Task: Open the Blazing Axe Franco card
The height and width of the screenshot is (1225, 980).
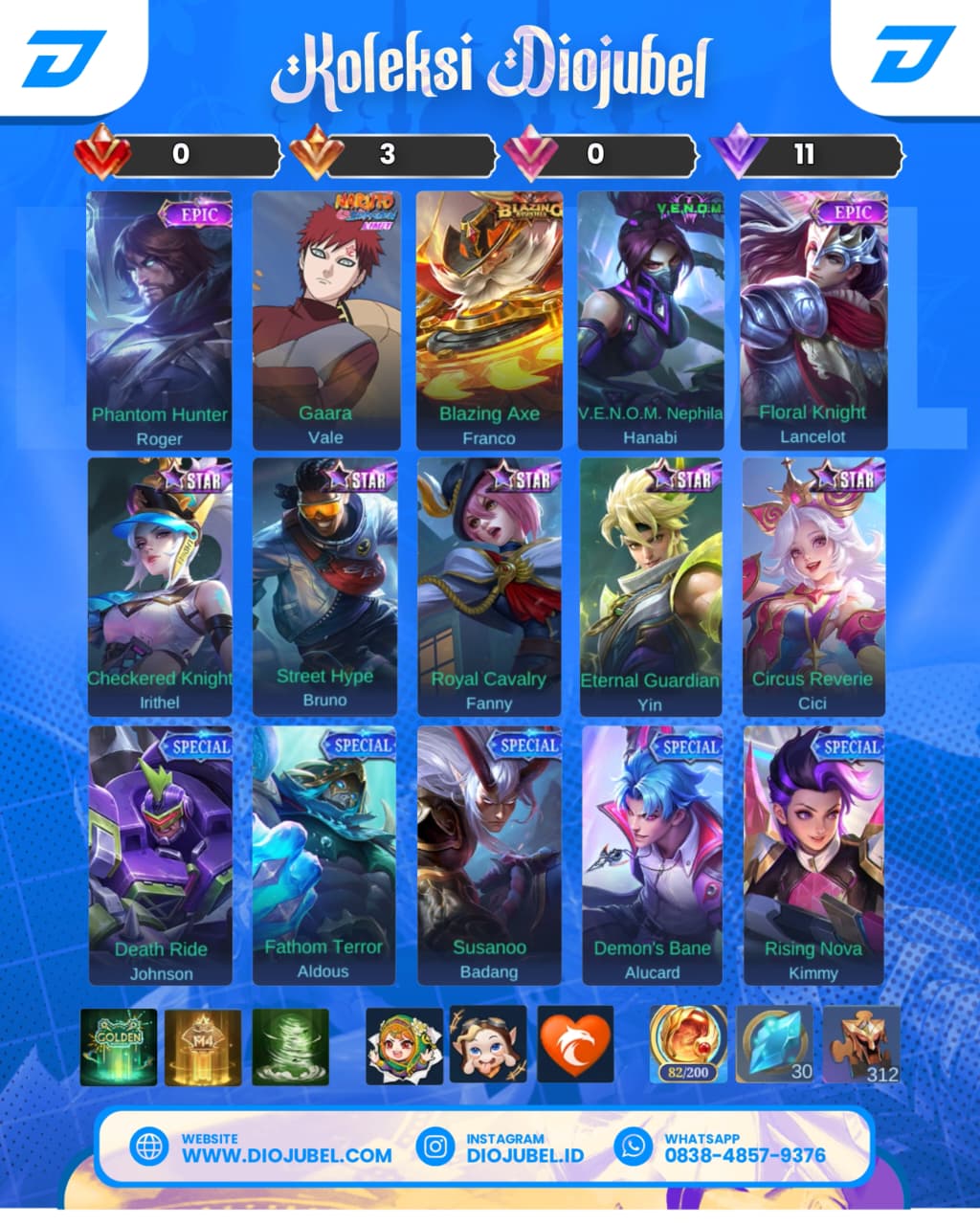Action: point(489,321)
